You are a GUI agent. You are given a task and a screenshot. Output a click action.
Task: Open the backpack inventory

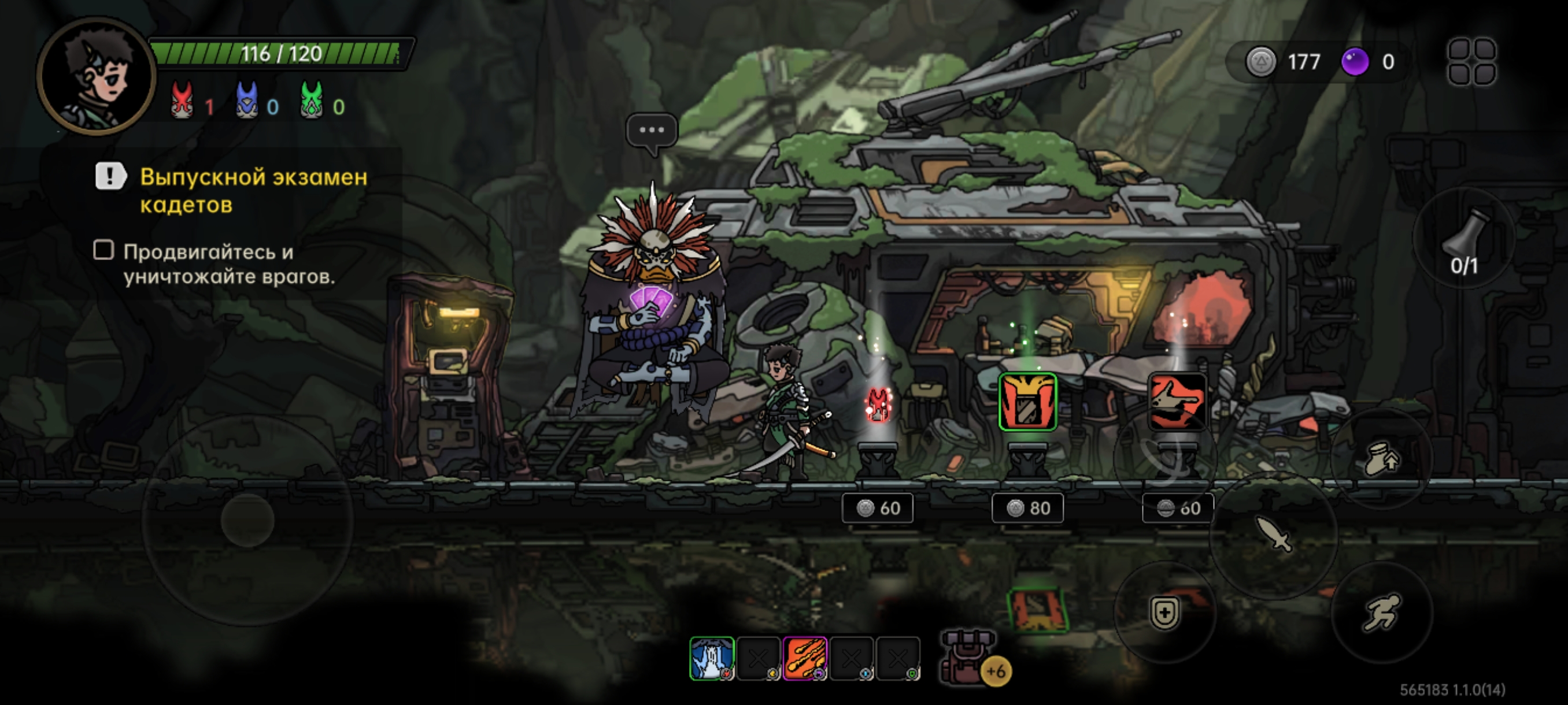968,656
